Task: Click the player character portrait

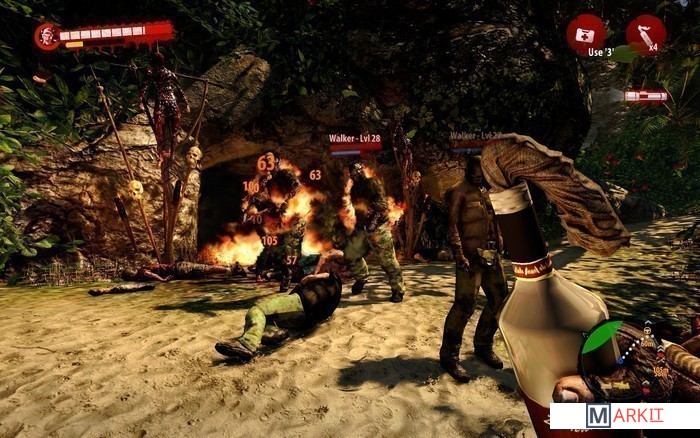Action: (46, 36)
